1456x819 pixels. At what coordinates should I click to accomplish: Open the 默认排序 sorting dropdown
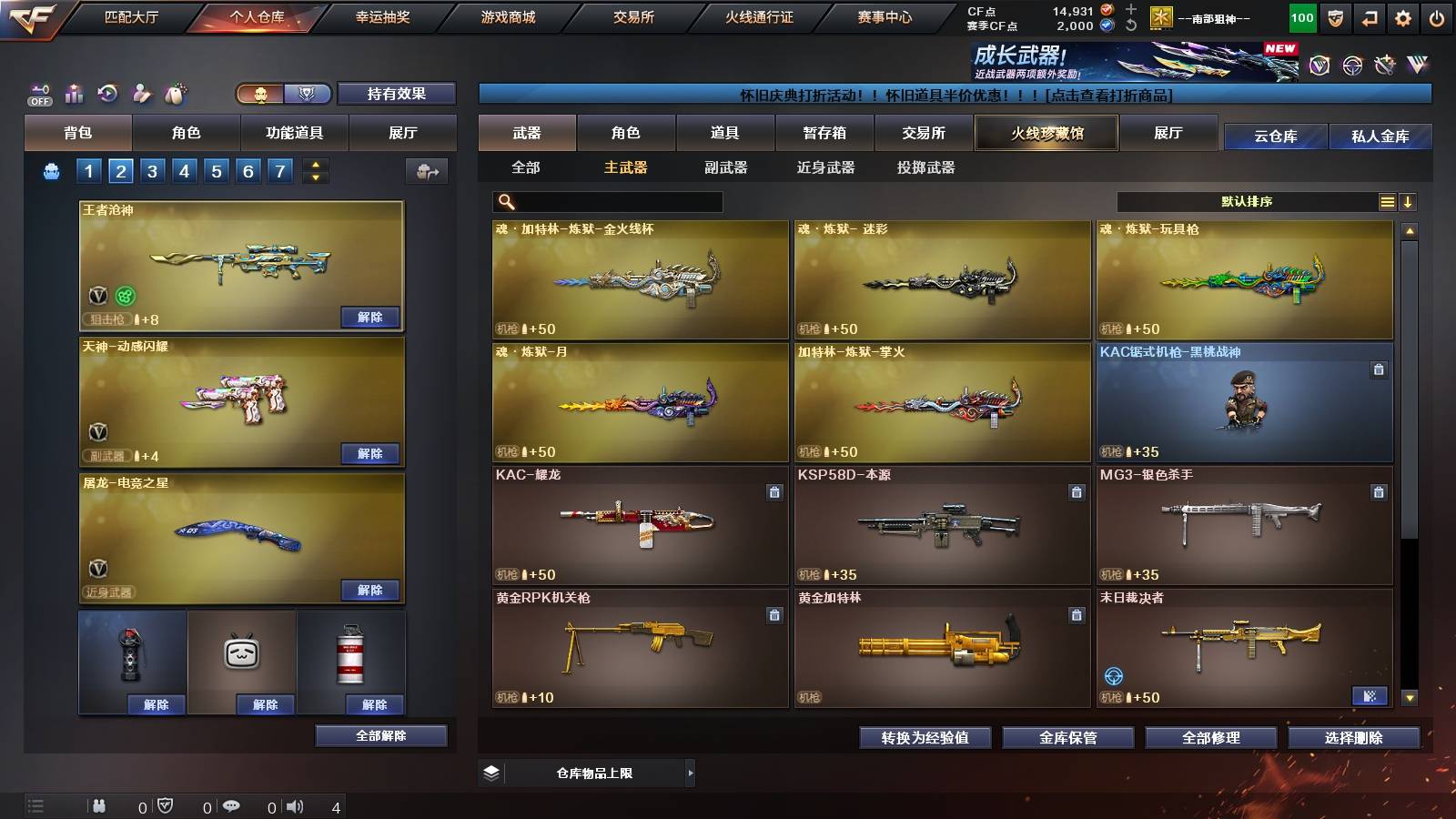tap(1247, 201)
